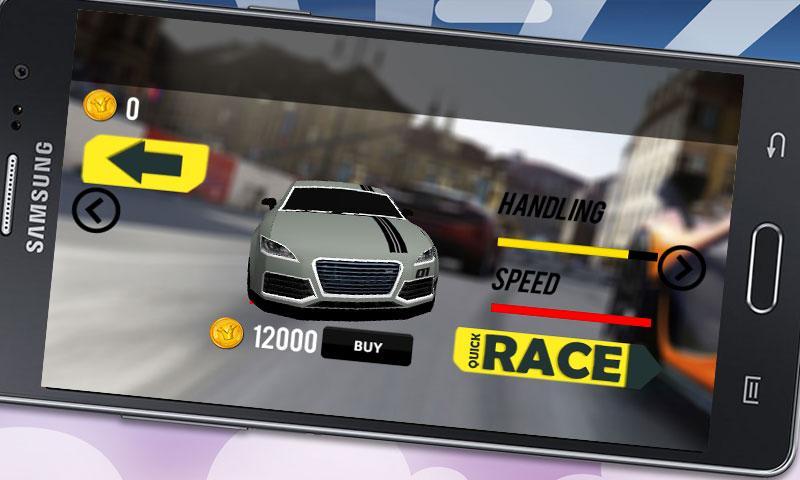Buy the car for 12000 coins
This screenshot has width=800, height=480.
pos(368,347)
